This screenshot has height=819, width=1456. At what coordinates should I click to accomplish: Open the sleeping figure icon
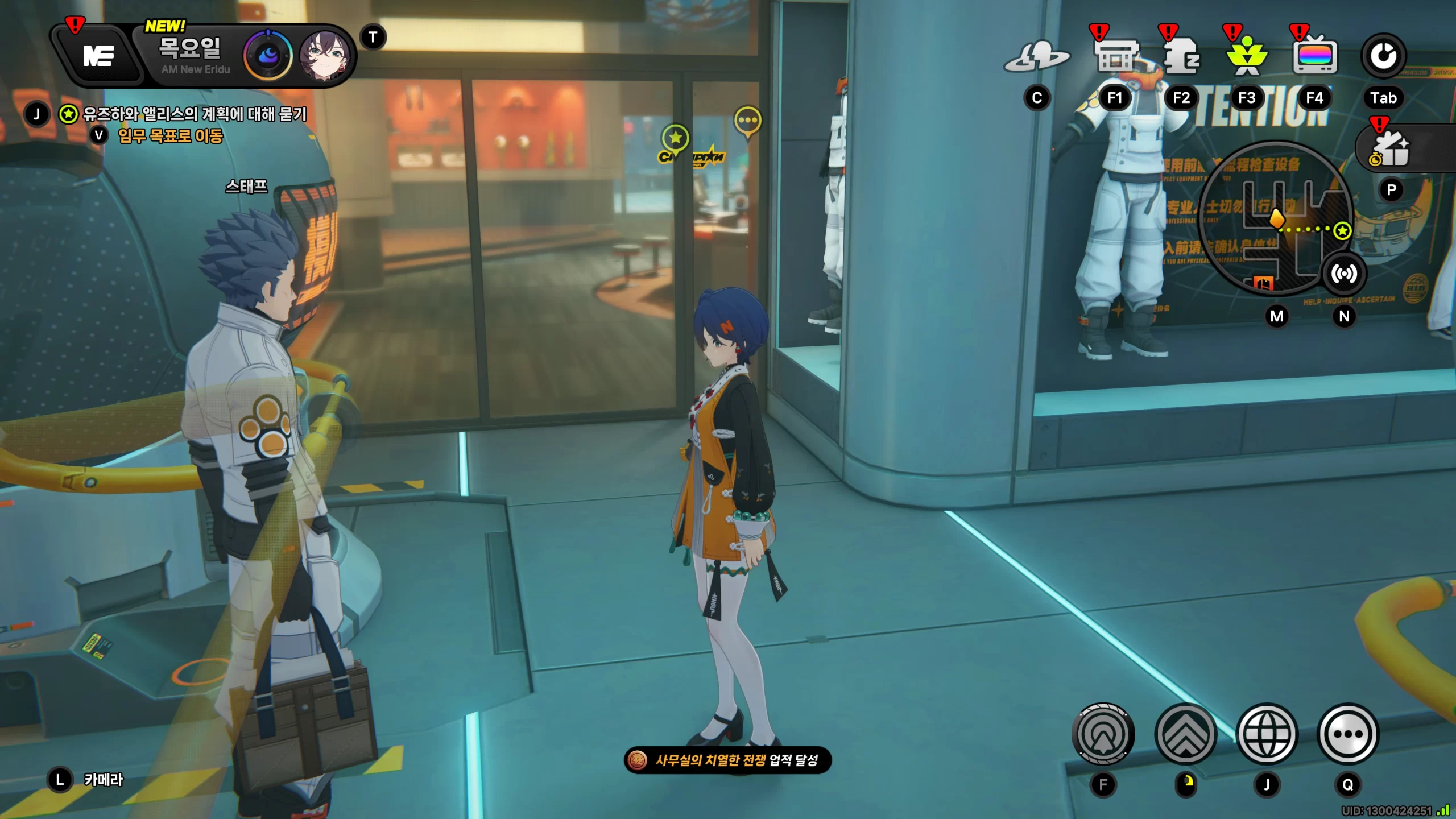pos(1181,57)
